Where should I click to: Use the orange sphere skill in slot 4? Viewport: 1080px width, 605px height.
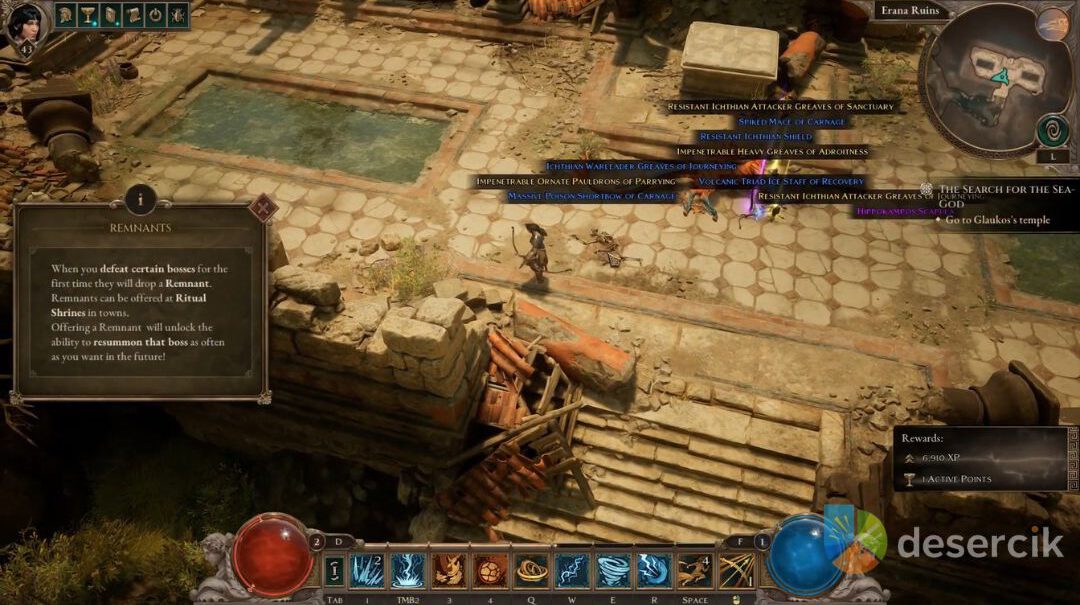click(x=489, y=570)
